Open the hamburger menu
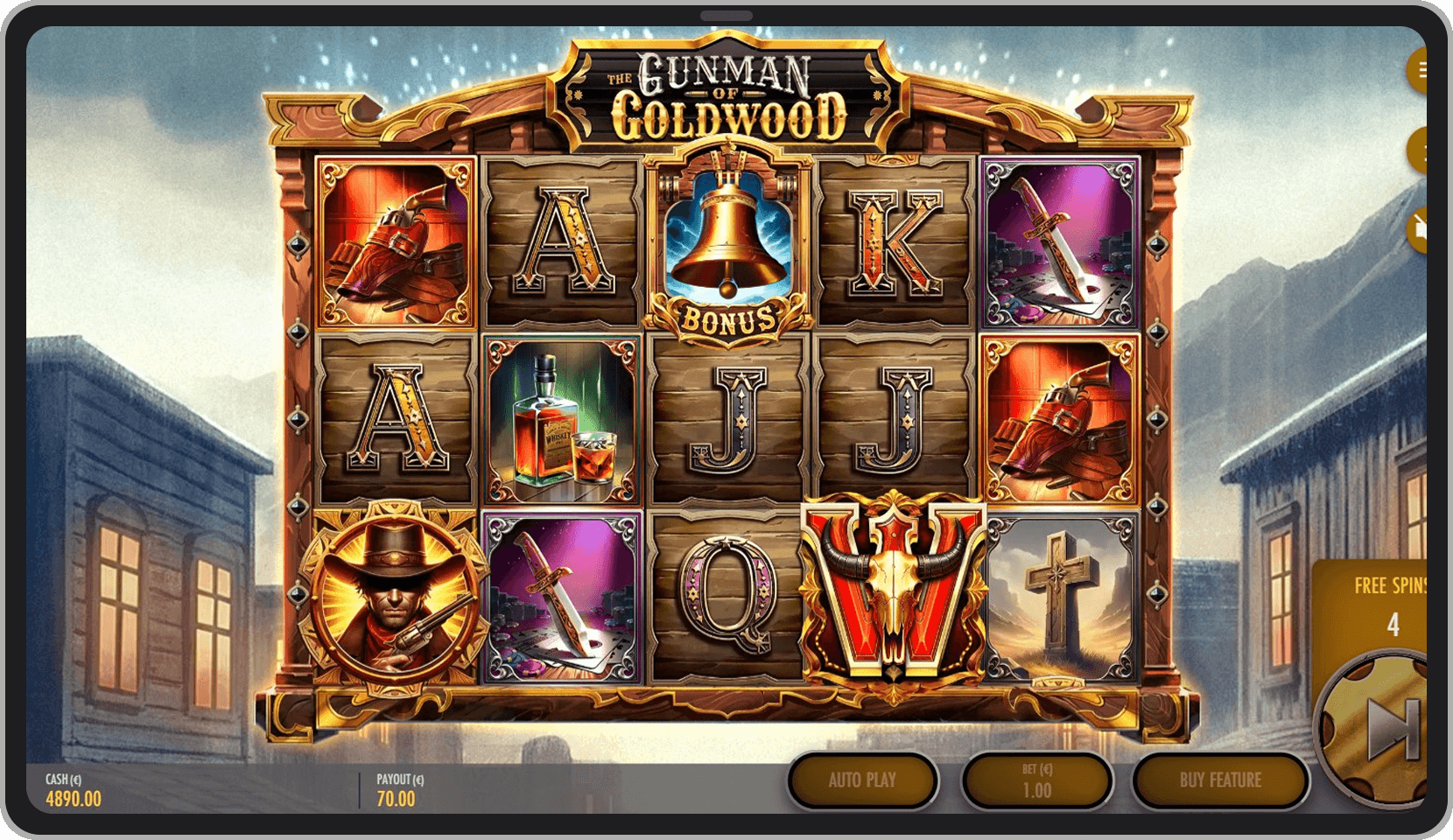The height and width of the screenshot is (840, 1453). click(1419, 70)
